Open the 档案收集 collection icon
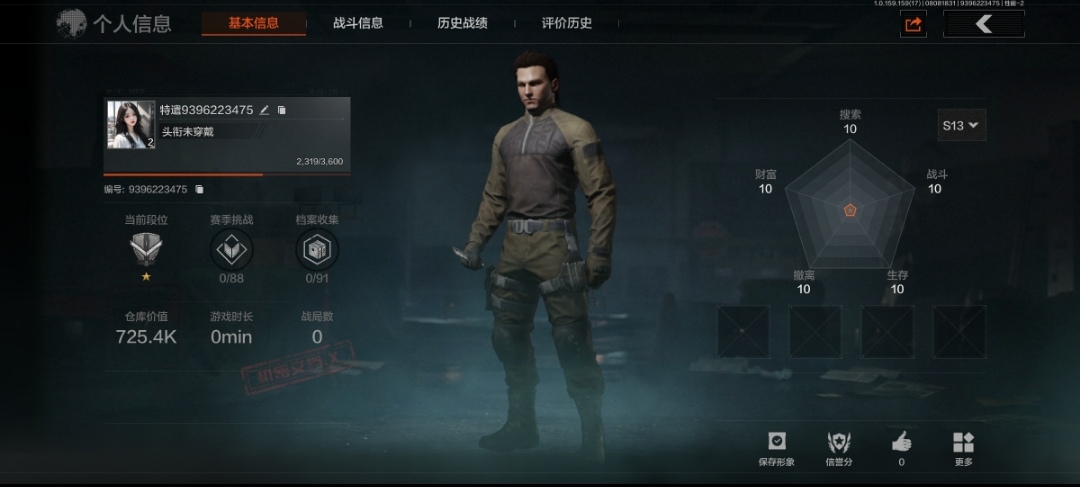The width and height of the screenshot is (1080, 487). [x=317, y=249]
